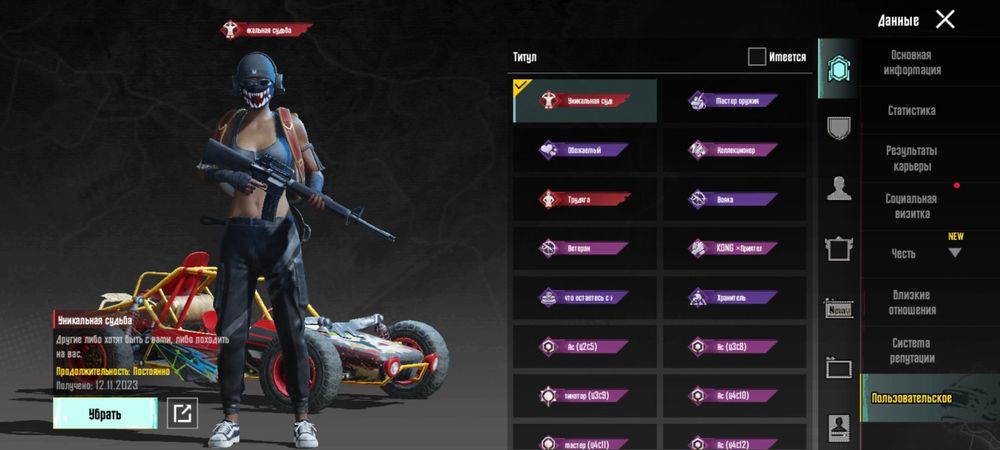This screenshot has height=450, width=1000.
Task: Expand the Честь menu entry
Action: tap(910, 254)
